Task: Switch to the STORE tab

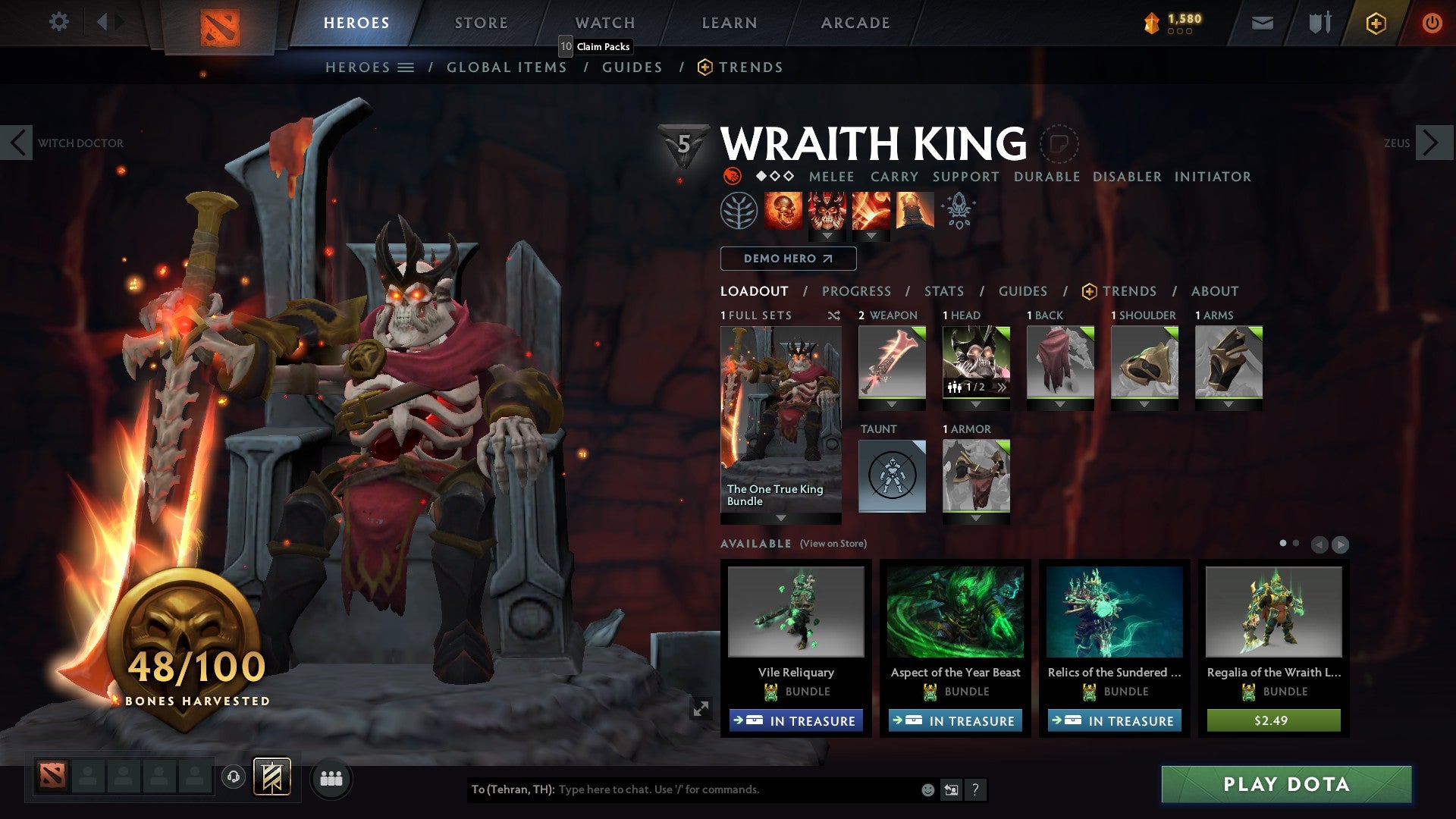Action: click(x=480, y=22)
